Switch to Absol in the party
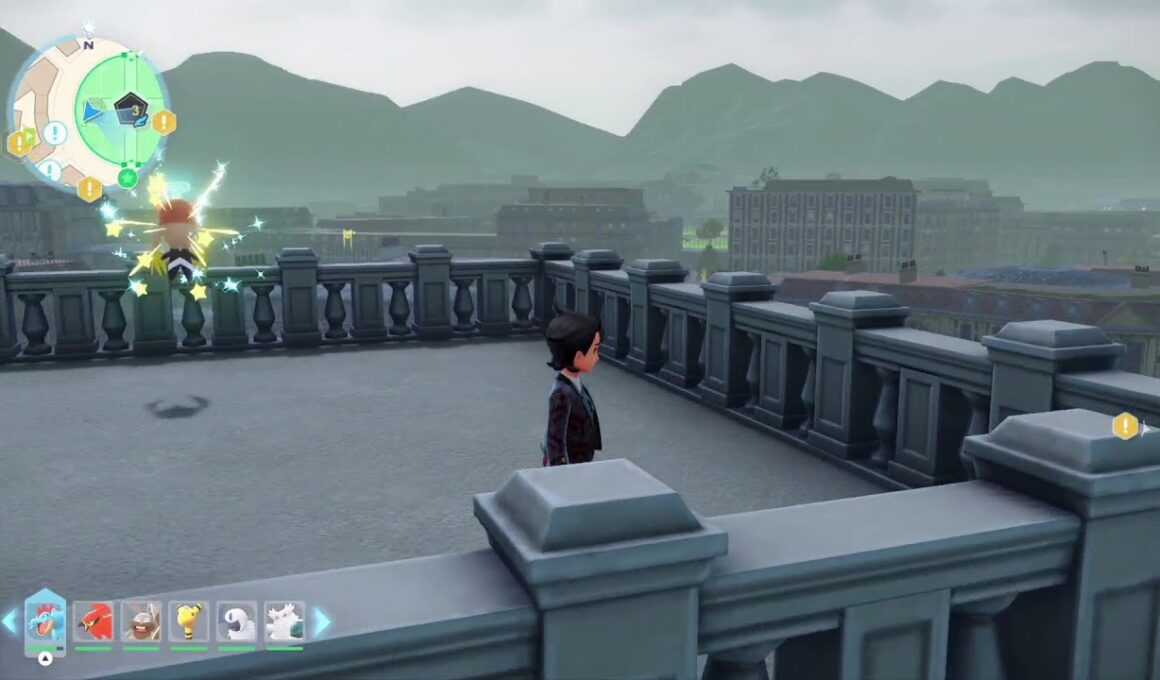This screenshot has height=680, width=1160. pos(237,622)
